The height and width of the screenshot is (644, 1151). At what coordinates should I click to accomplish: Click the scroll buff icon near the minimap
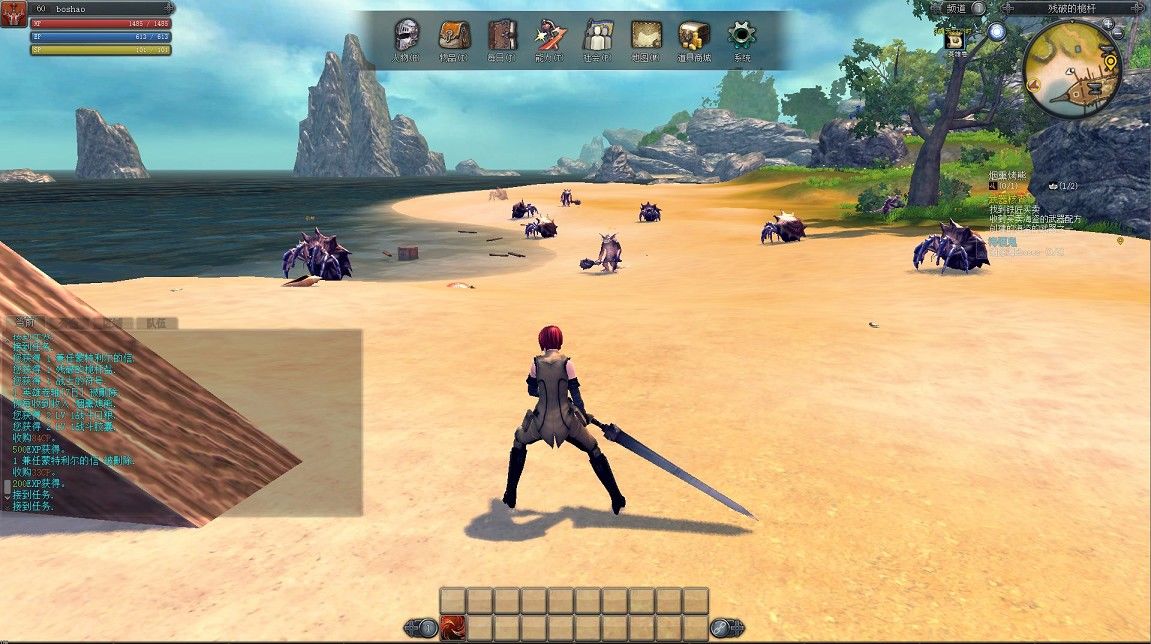(954, 39)
